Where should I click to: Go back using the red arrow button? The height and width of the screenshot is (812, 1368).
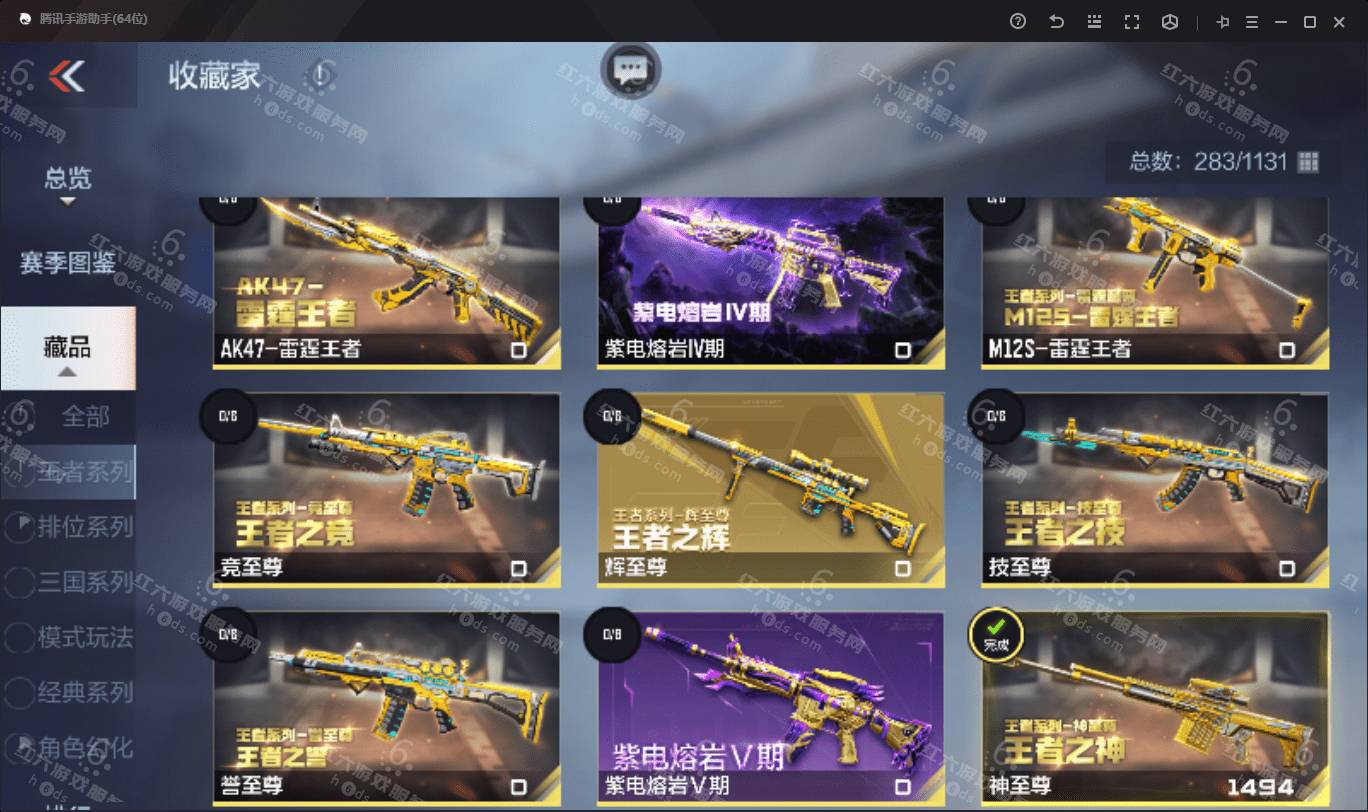67,75
